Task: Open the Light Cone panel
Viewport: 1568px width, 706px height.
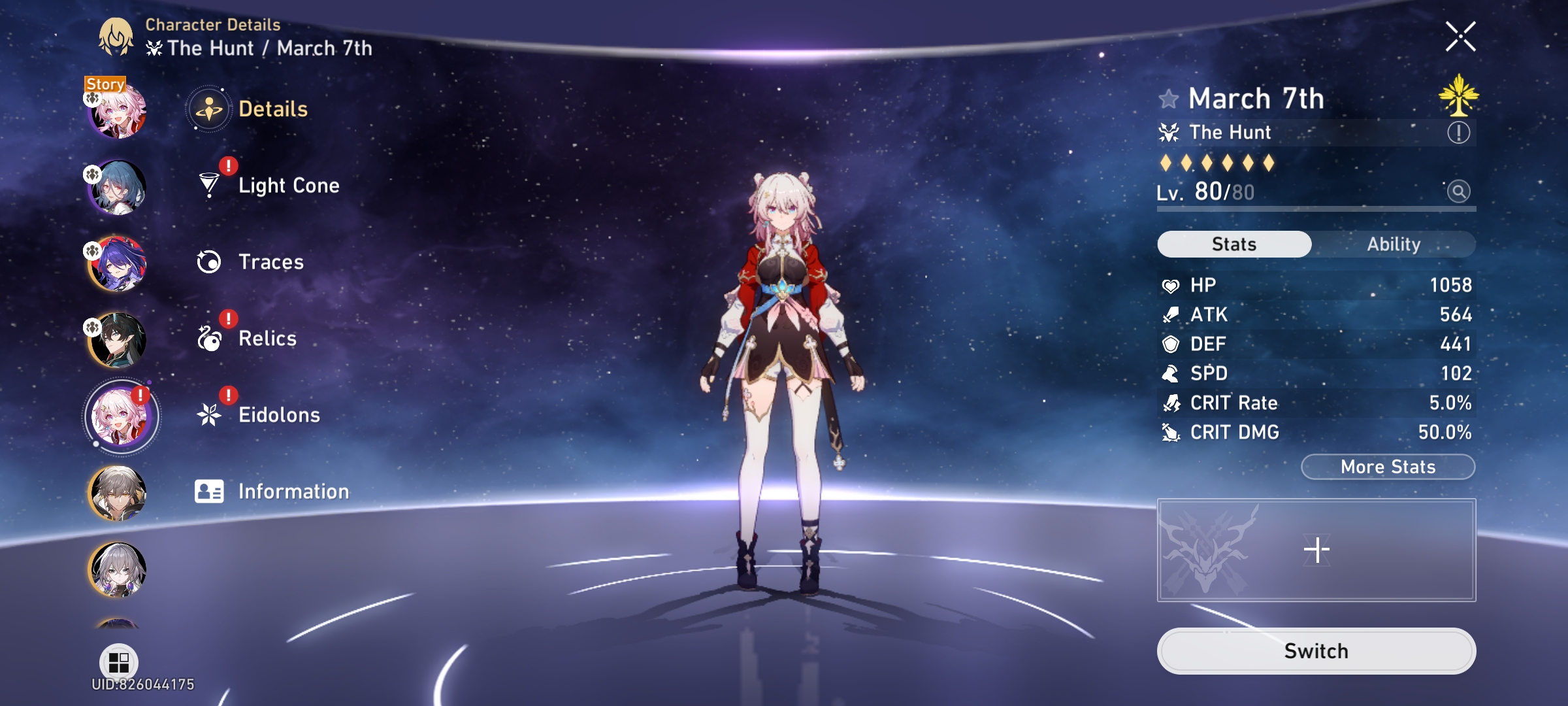Action: coord(288,185)
